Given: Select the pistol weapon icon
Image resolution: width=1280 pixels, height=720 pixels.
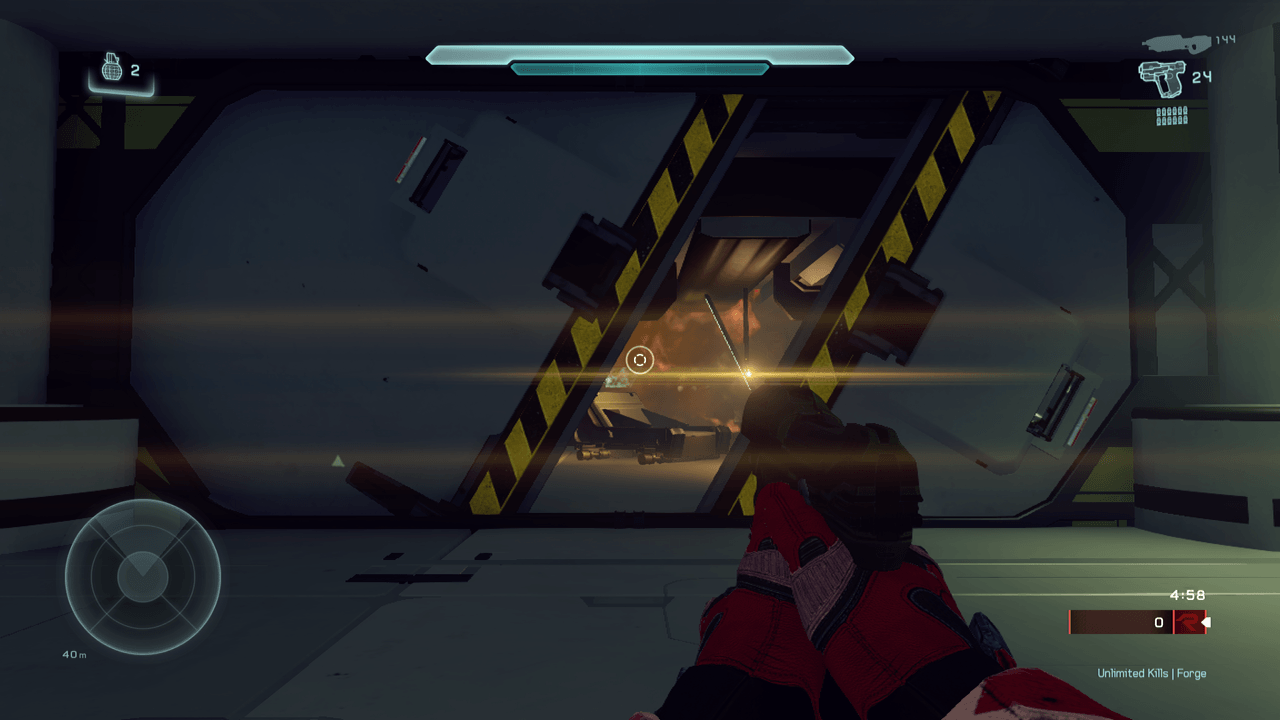Looking at the screenshot, I should coord(1161,78).
